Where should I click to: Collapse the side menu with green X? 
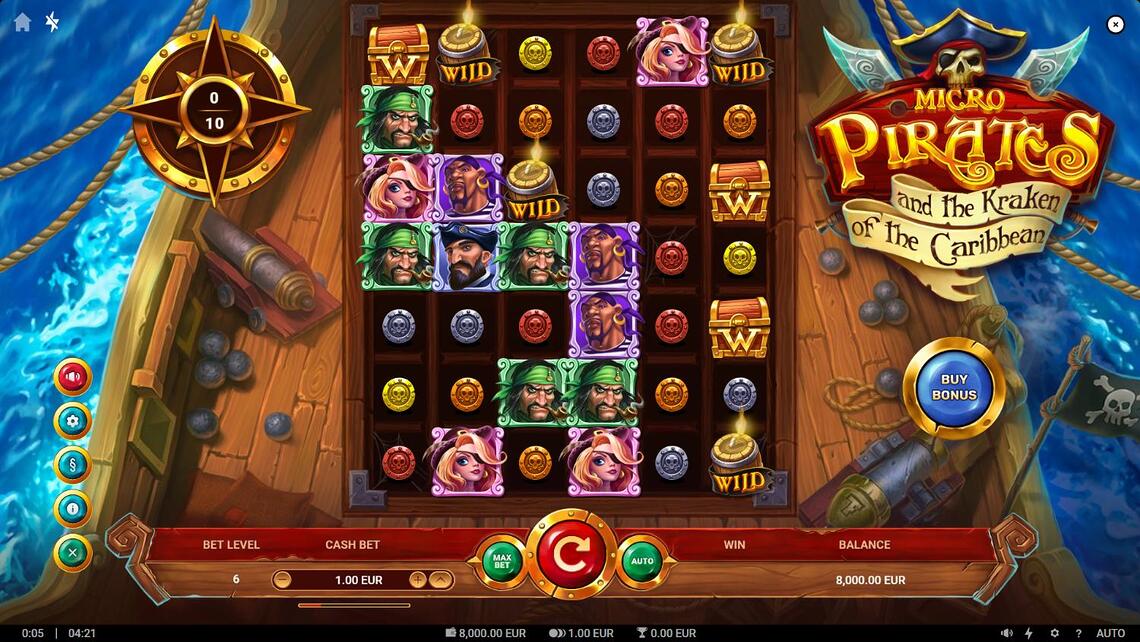point(73,553)
